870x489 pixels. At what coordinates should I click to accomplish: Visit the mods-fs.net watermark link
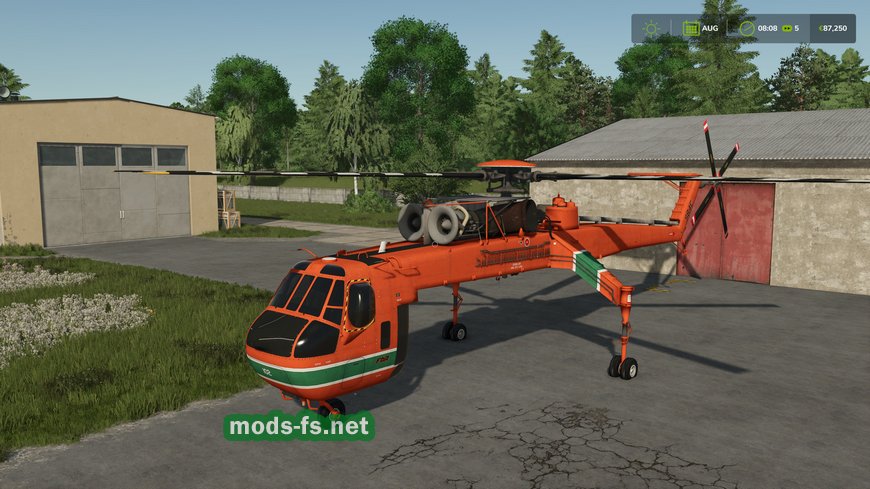(x=299, y=427)
